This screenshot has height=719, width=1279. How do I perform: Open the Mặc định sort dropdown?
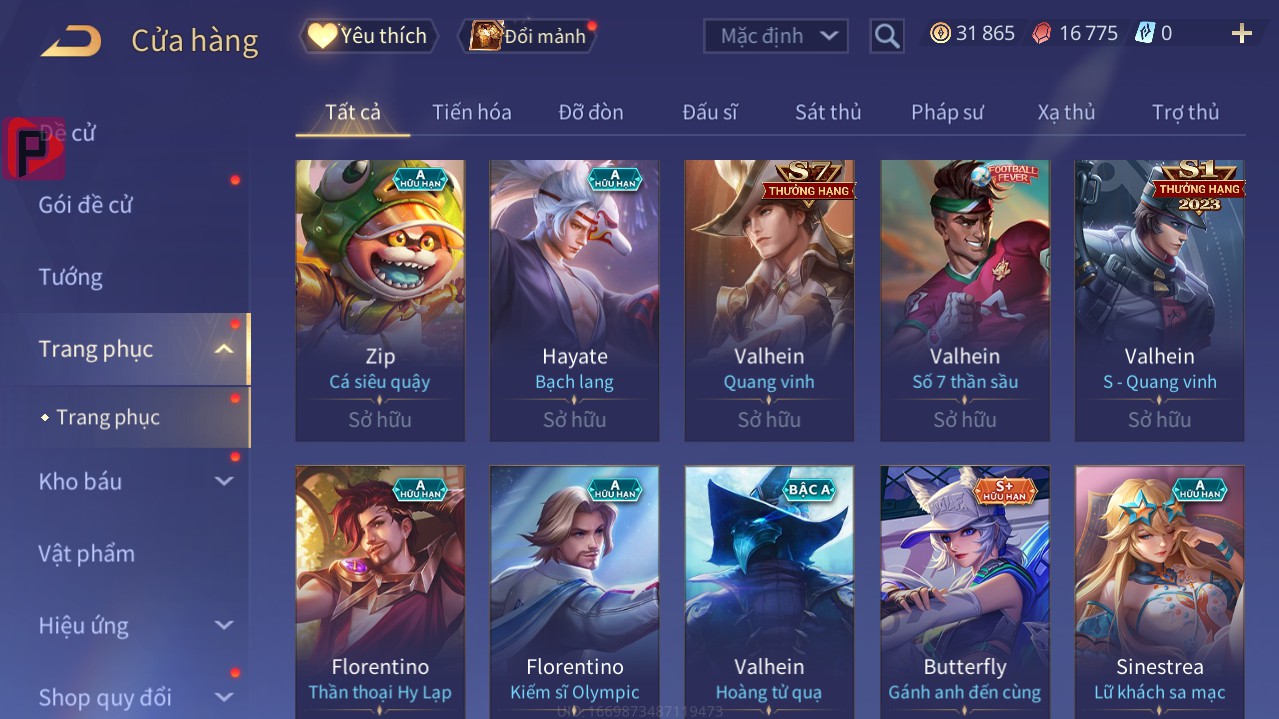[776, 36]
